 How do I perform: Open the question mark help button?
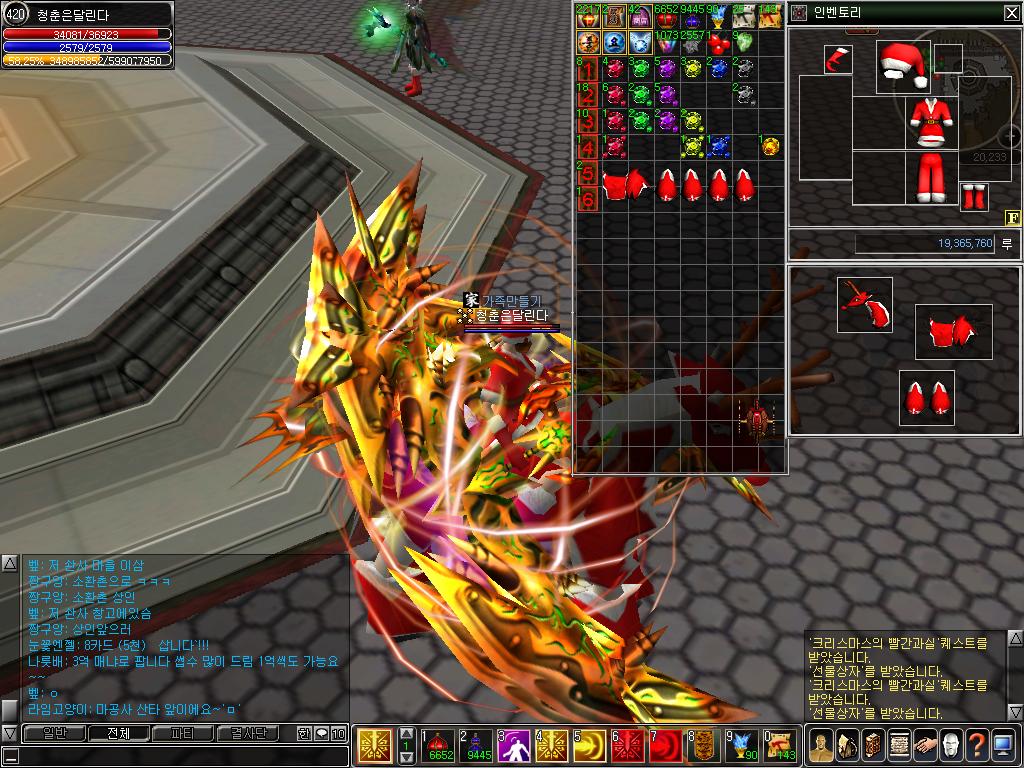point(977,745)
